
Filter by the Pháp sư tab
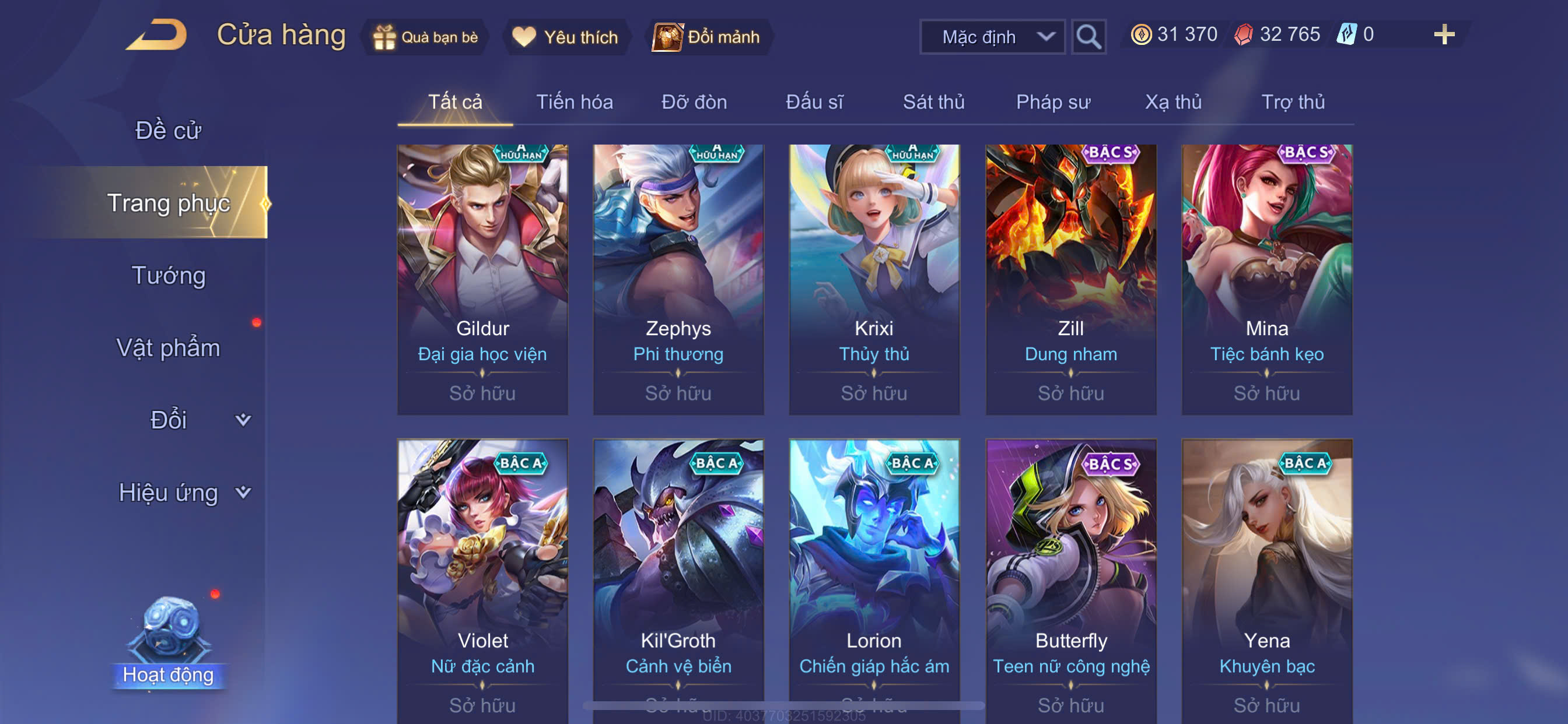1053,101
